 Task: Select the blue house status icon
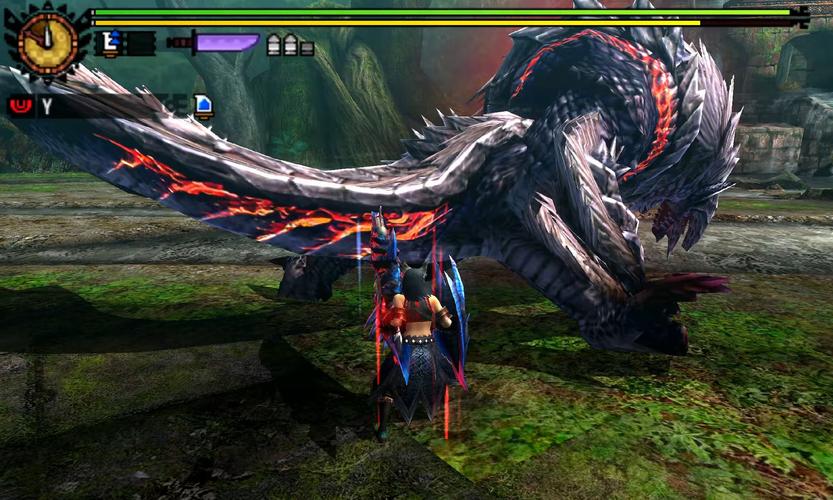(203, 106)
